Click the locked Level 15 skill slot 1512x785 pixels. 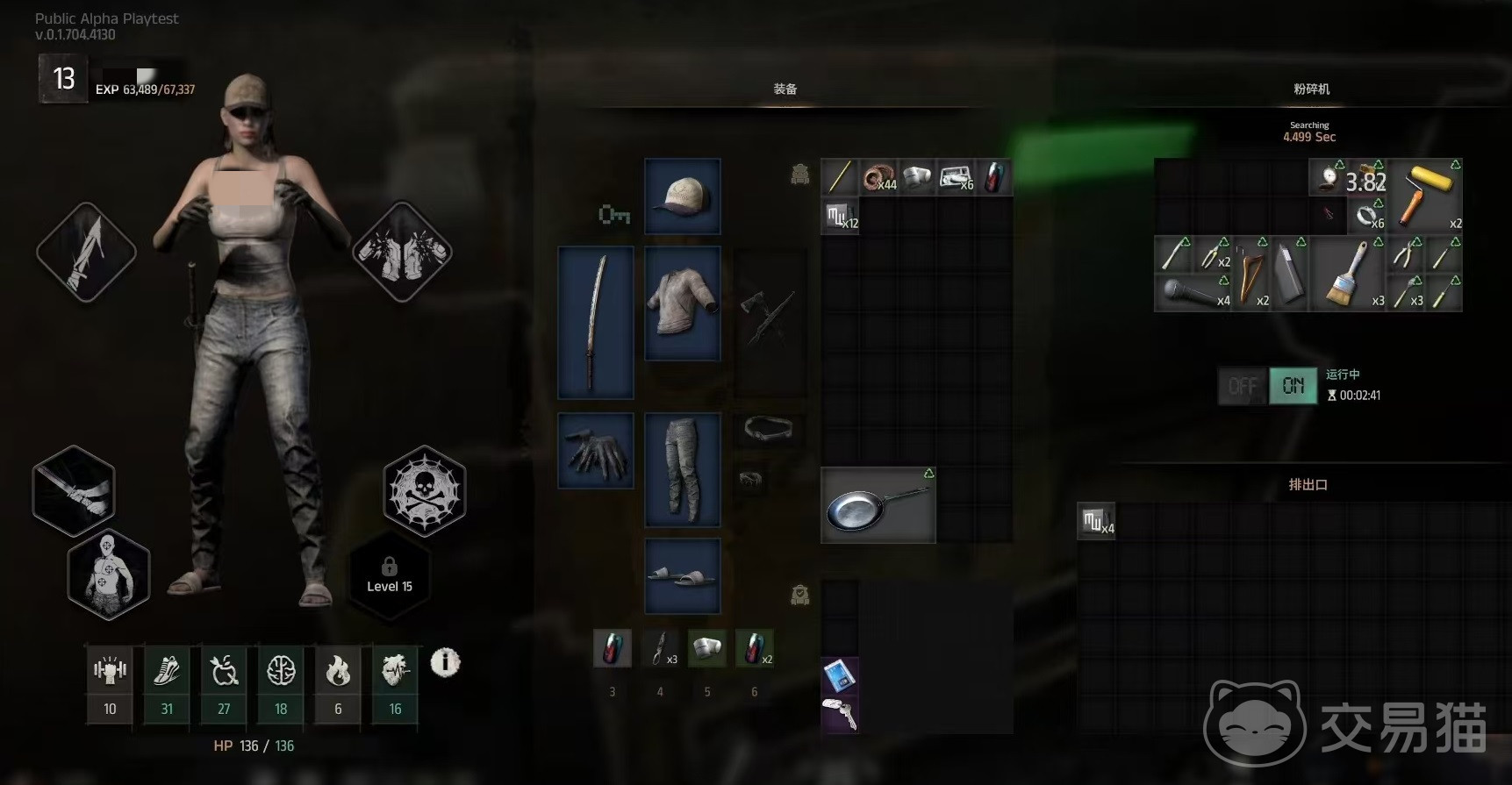[x=390, y=575]
